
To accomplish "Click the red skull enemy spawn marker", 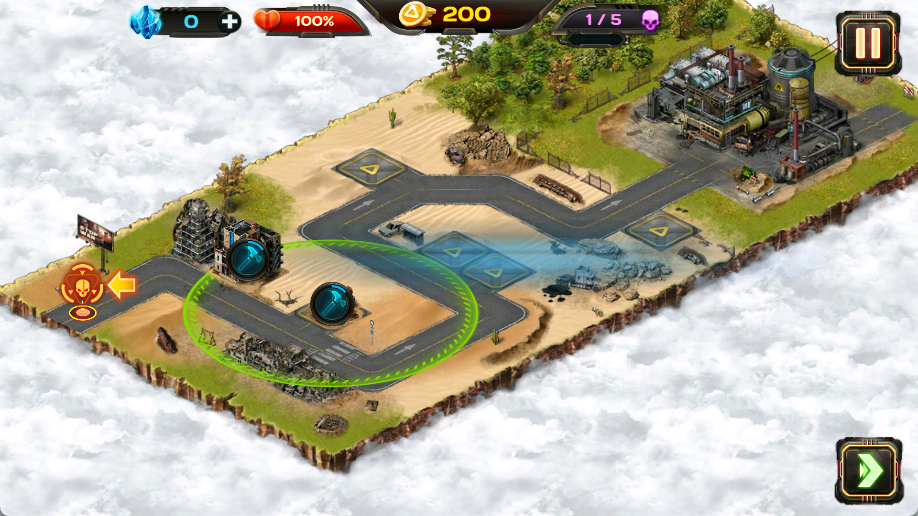I will click(81, 287).
